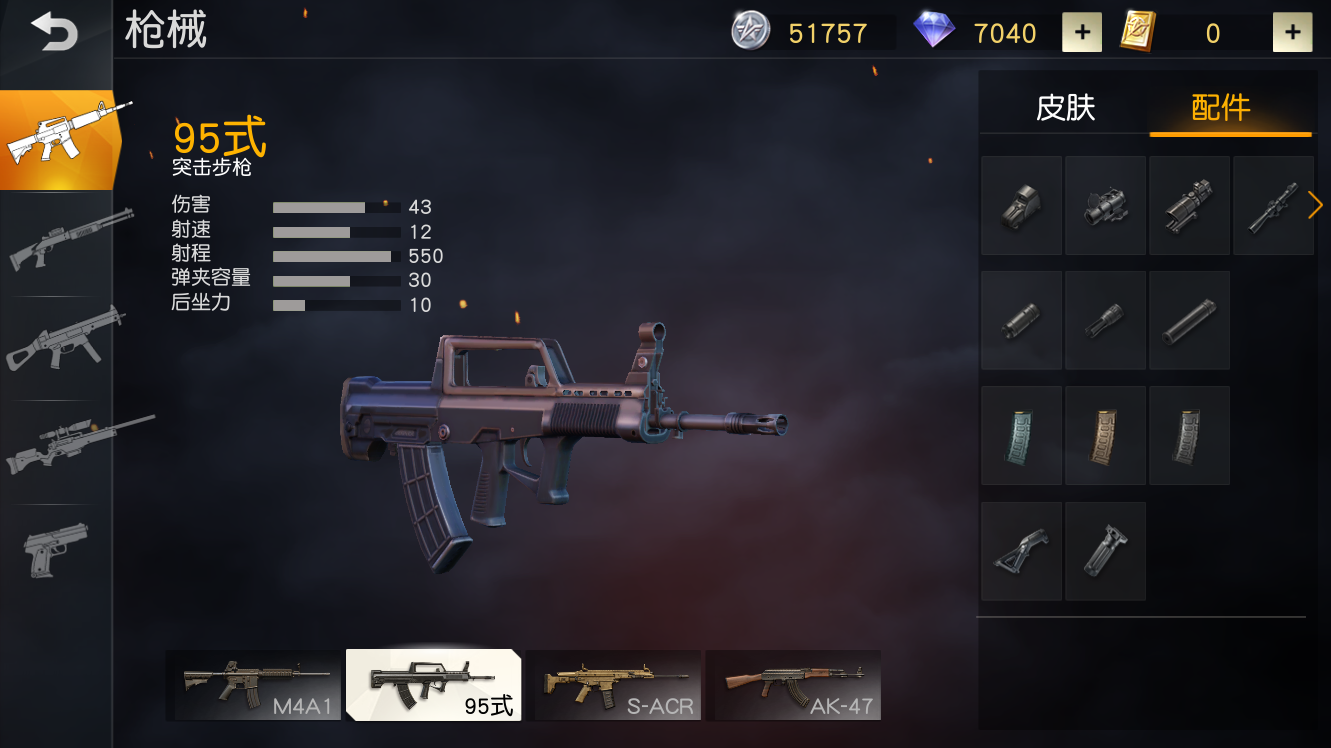Select the assault rifle category
The height and width of the screenshot is (748, 1331).
(x=58, y=140)
